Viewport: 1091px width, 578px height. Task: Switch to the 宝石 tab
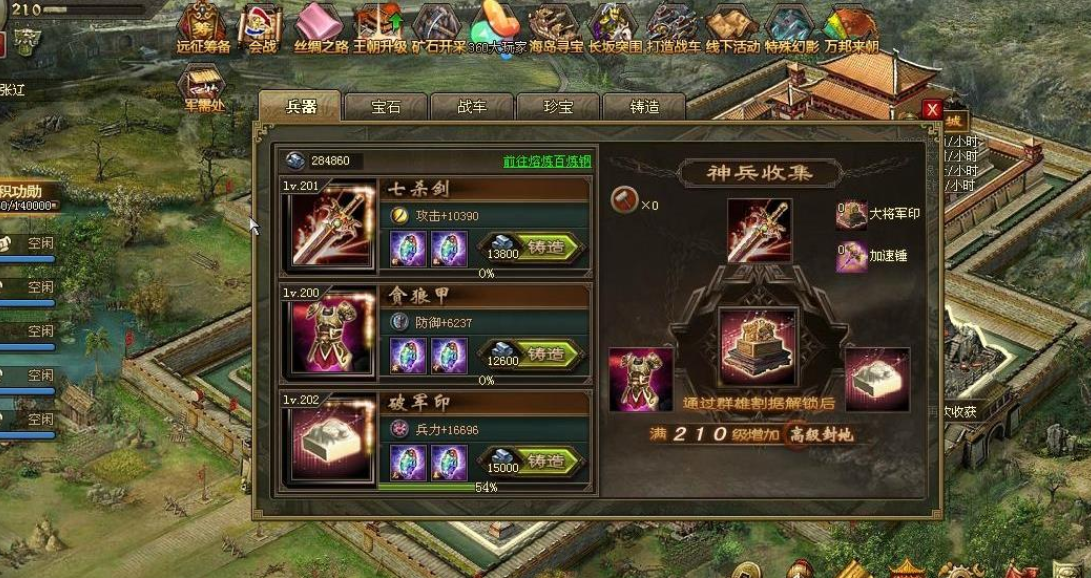coord(385,107)
